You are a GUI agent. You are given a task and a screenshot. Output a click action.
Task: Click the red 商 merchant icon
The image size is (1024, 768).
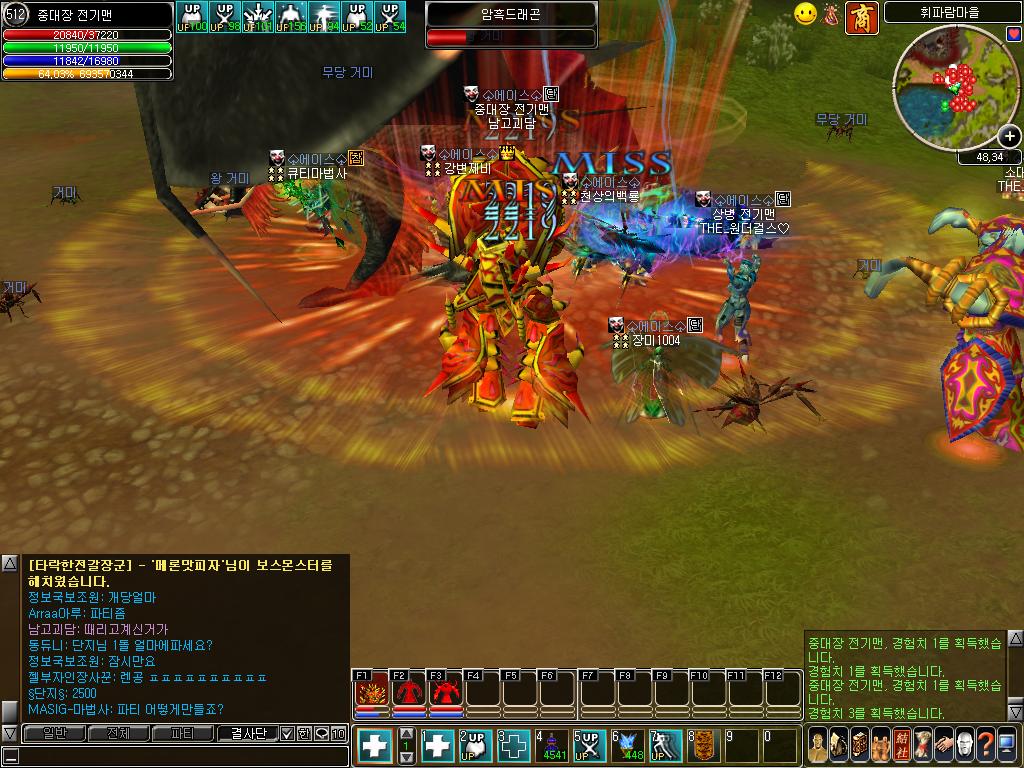862,17
